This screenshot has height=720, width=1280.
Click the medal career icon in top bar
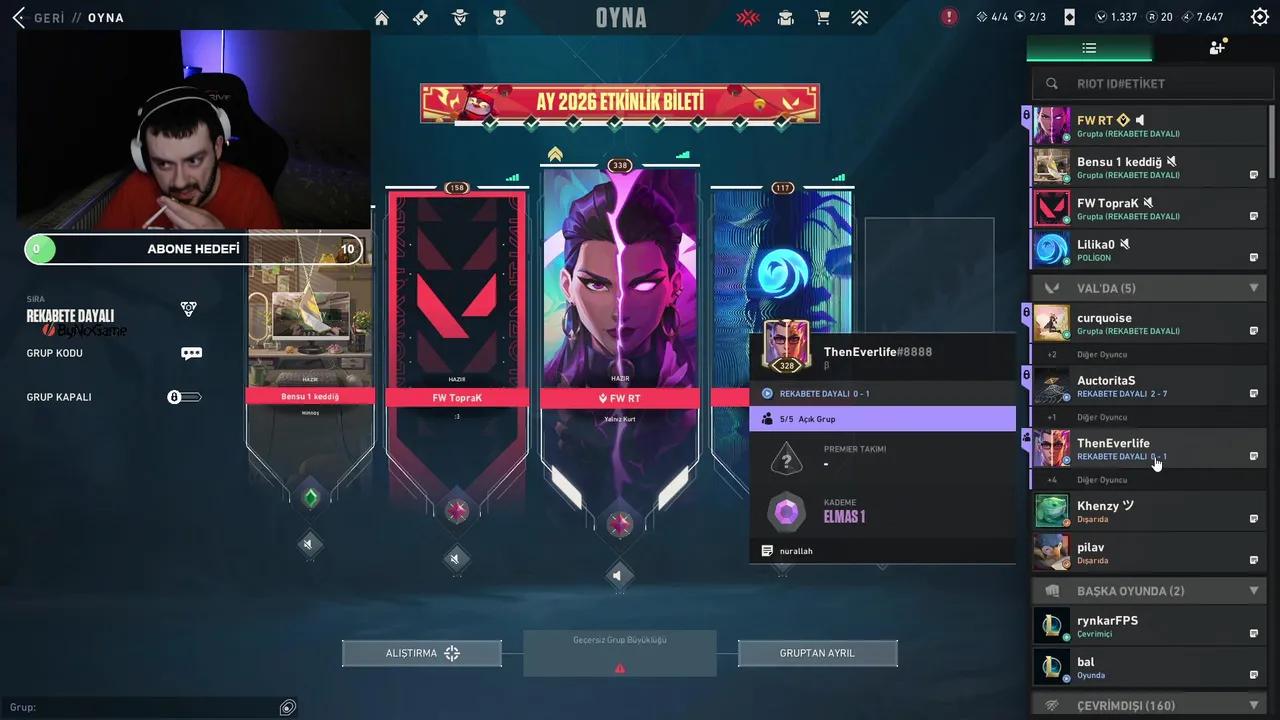point(499,17)
